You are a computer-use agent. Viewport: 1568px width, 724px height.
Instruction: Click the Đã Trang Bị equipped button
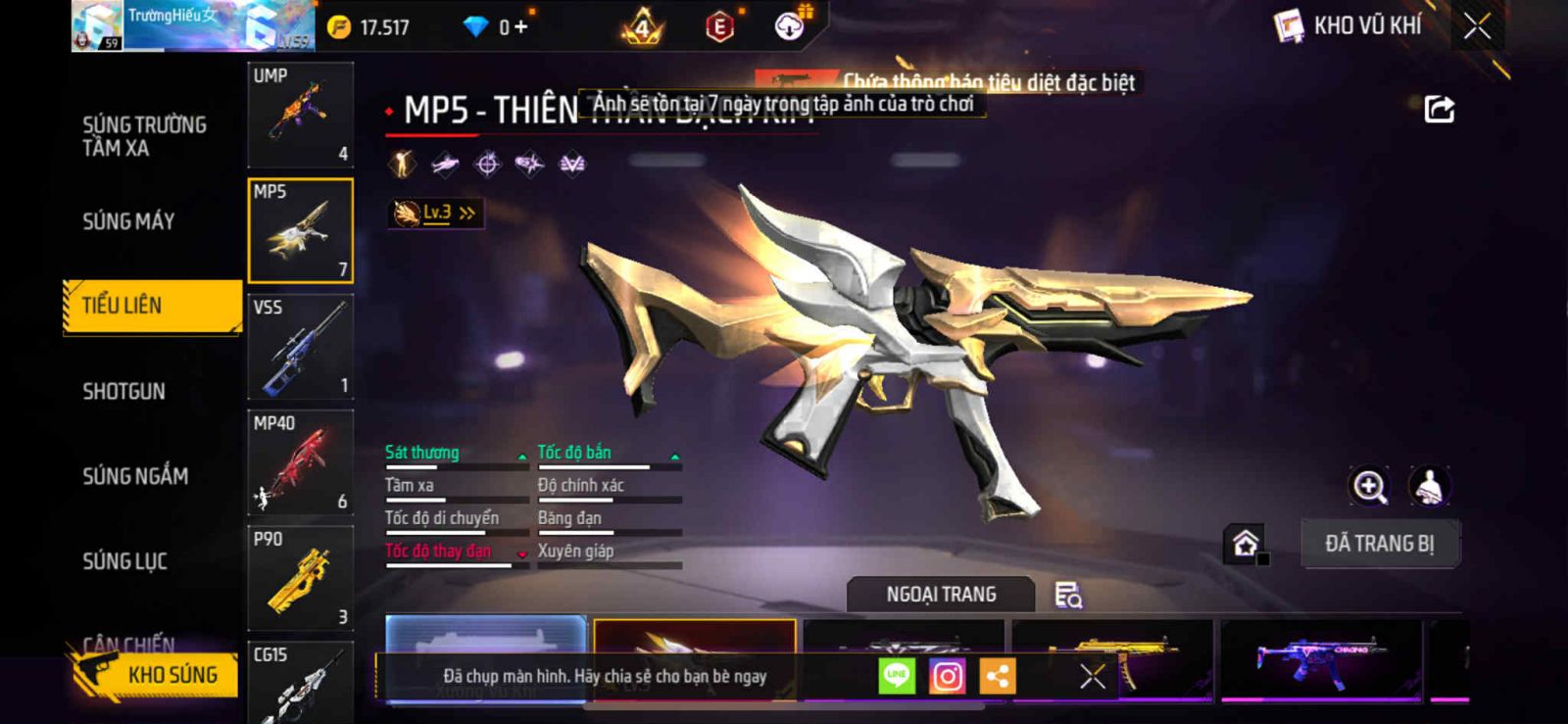1379,544
